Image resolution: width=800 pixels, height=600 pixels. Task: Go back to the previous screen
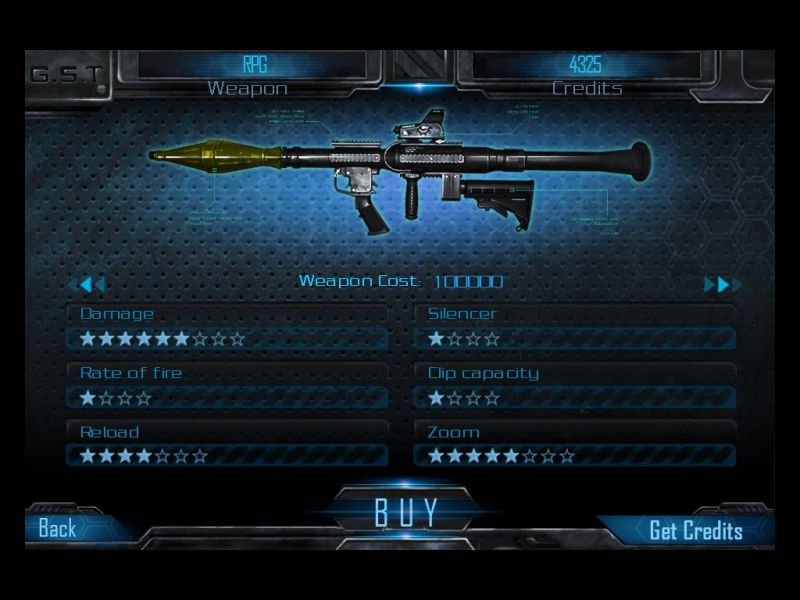tap(58, 529)
